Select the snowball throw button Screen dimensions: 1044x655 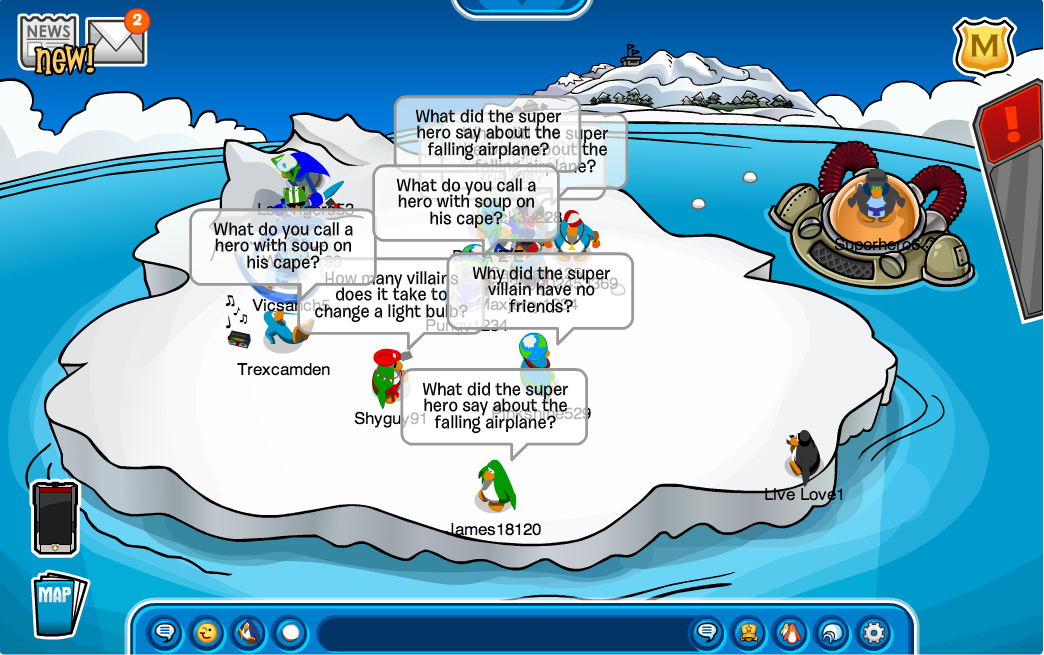click(290, 632)
